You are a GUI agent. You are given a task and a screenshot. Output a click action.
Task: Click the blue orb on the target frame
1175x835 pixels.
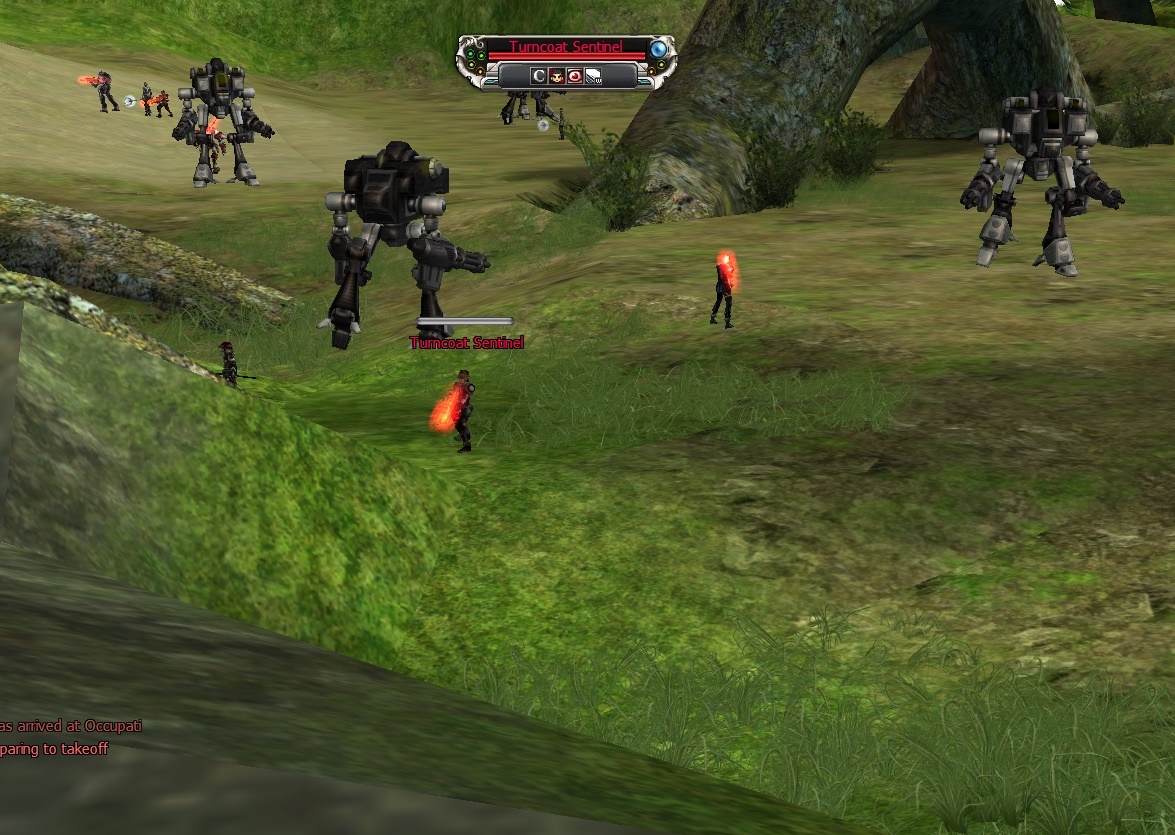pos(657,49)
